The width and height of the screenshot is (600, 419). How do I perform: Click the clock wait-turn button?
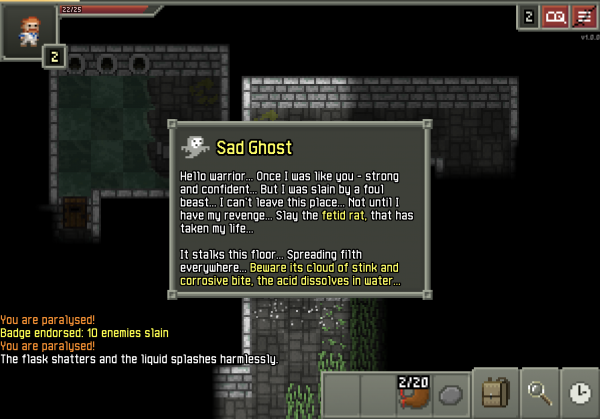pos(580,393)
